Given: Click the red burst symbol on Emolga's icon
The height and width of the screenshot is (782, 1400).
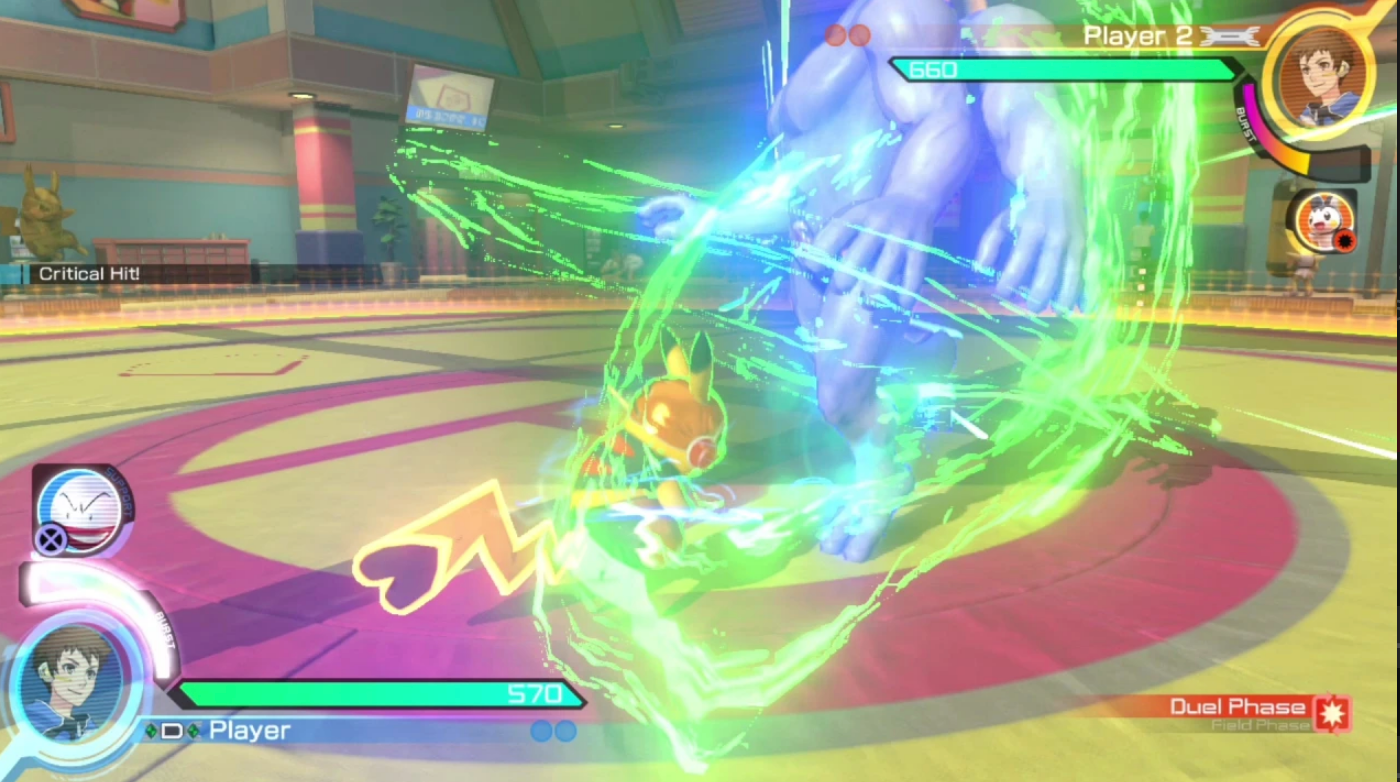Looking at the screenshot, I should coord(1346,240).
